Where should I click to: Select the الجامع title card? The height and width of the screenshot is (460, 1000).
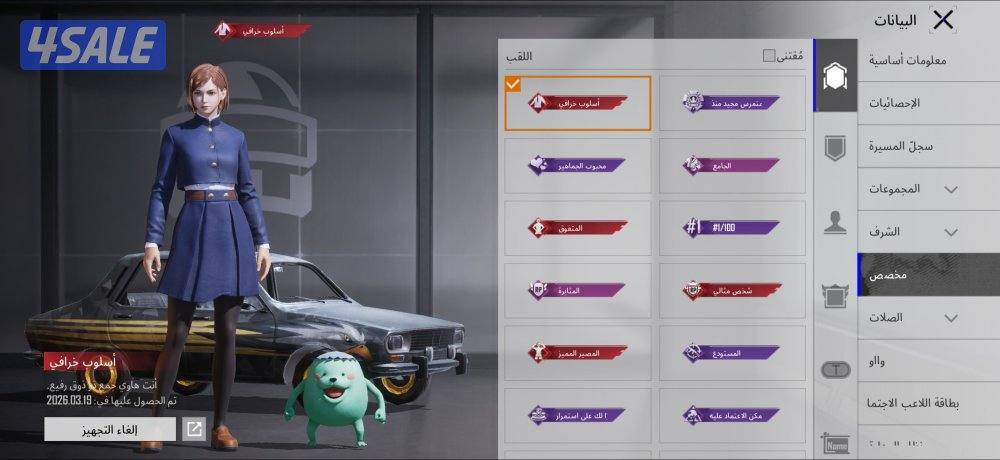pos(732,165)
